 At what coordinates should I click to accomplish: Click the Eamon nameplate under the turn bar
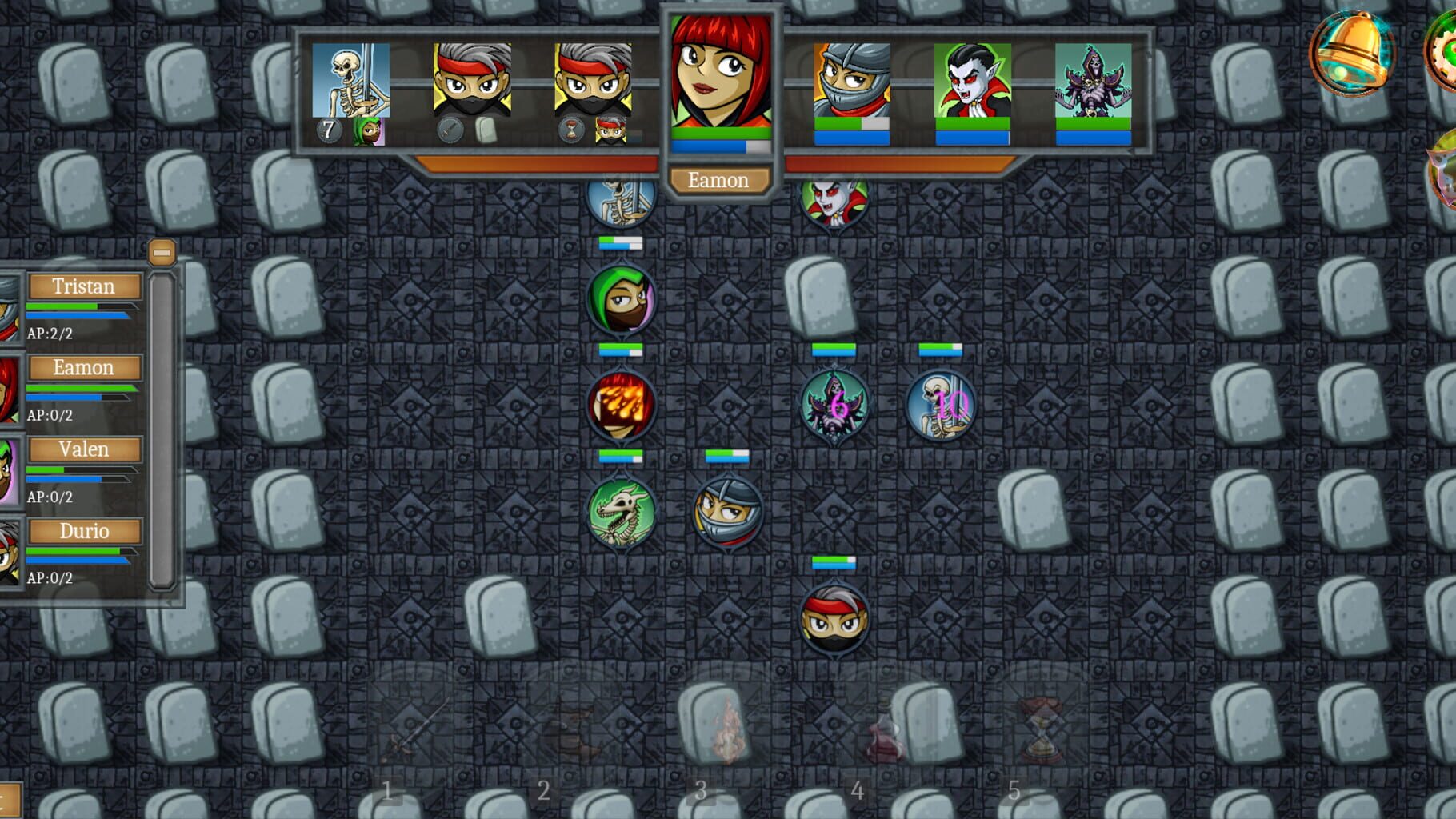coord(719,180)
